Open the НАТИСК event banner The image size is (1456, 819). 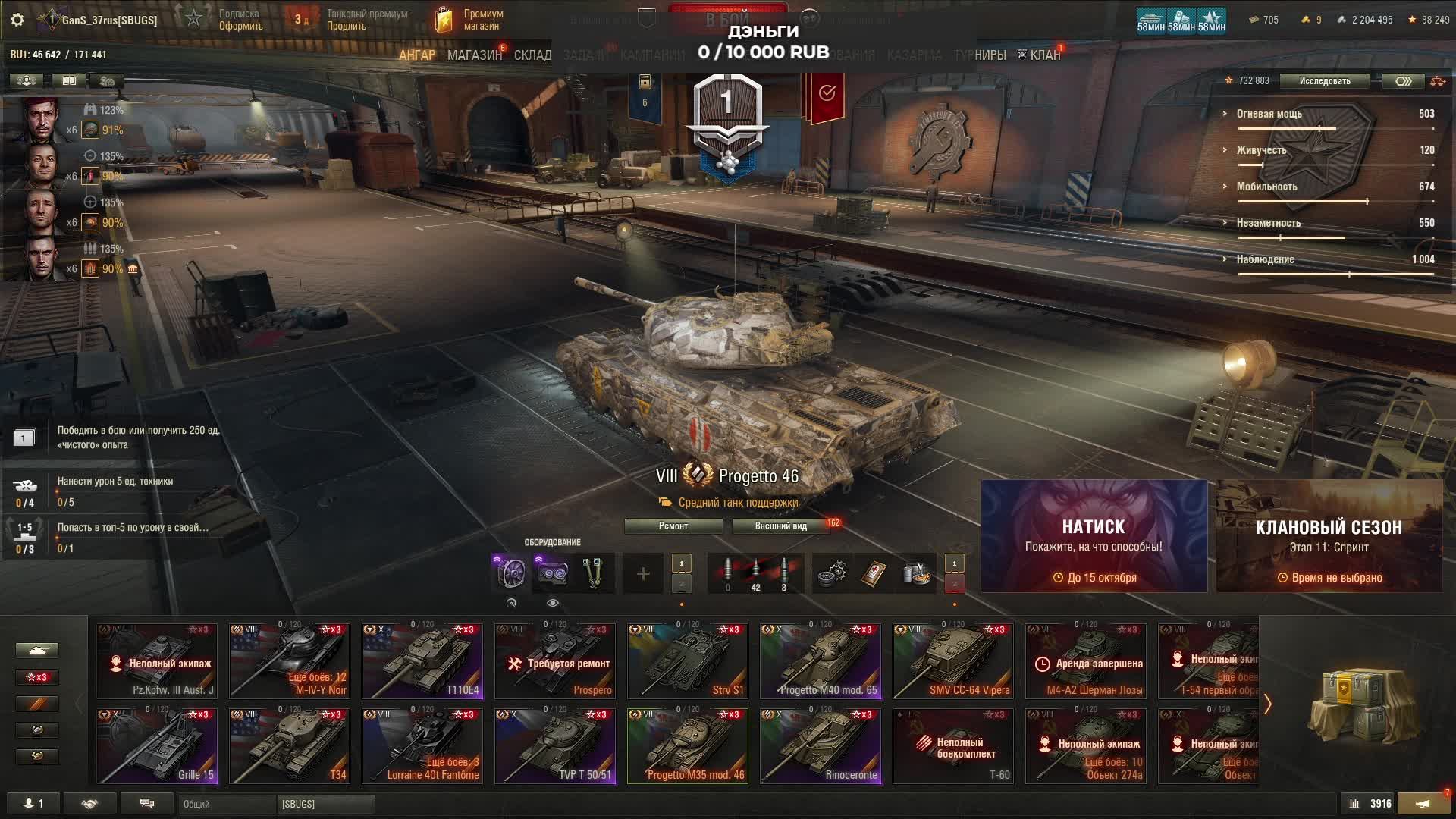pyautogui.click(x=1094, y=536)
